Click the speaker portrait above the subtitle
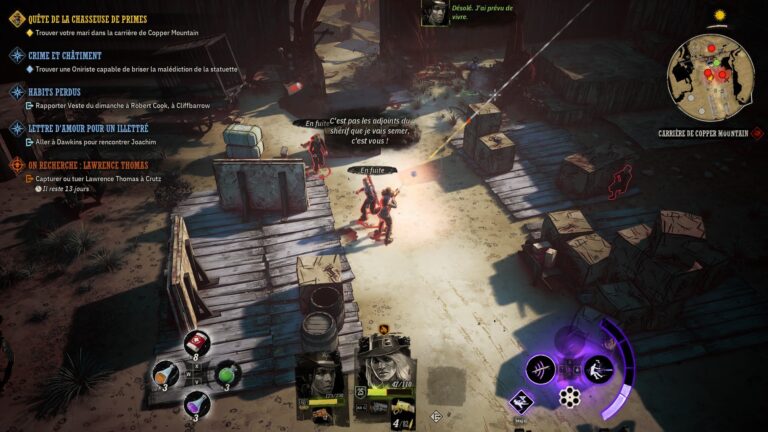 click(434, 12)
